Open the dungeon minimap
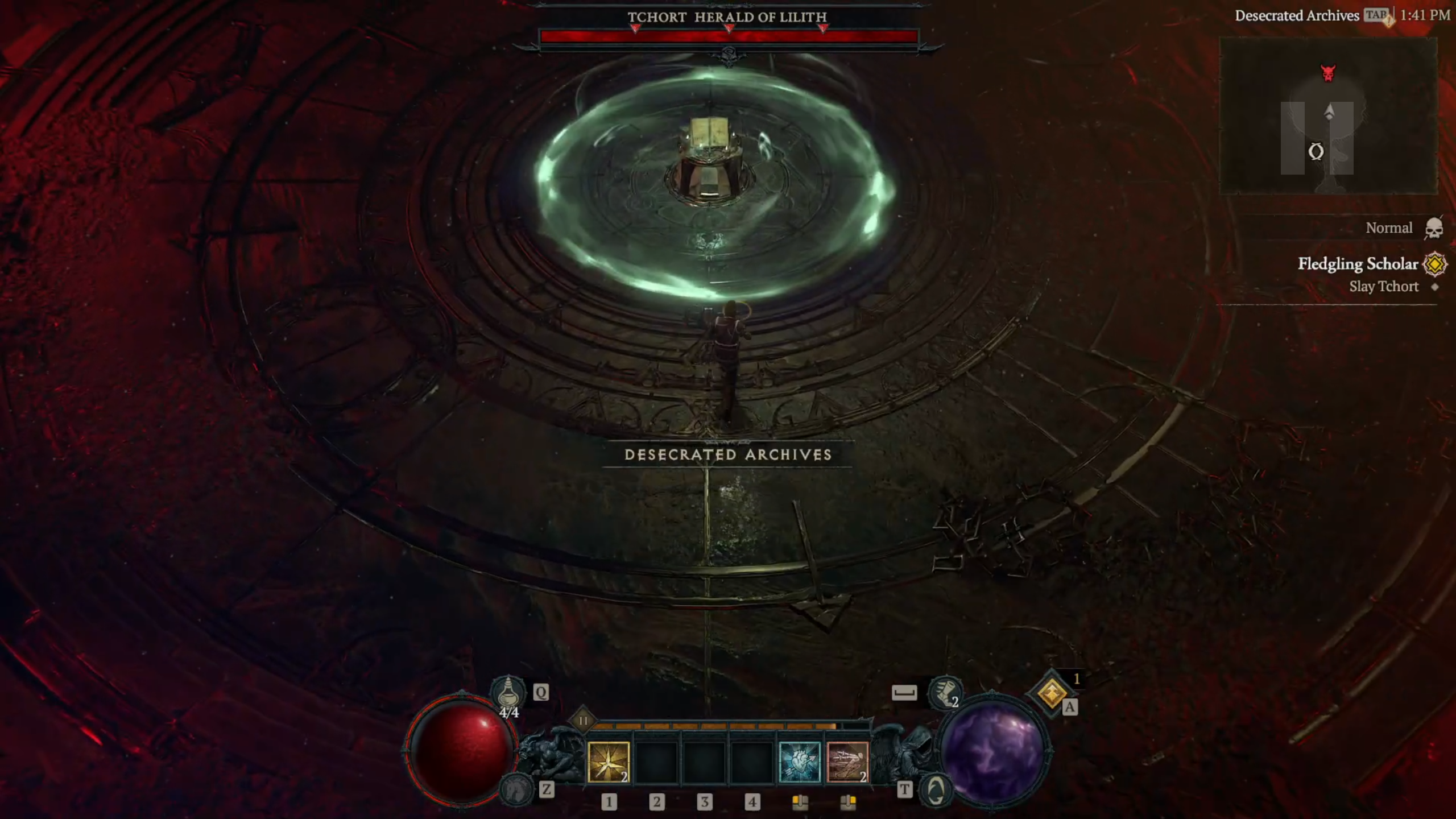 tap(1328, 117)
